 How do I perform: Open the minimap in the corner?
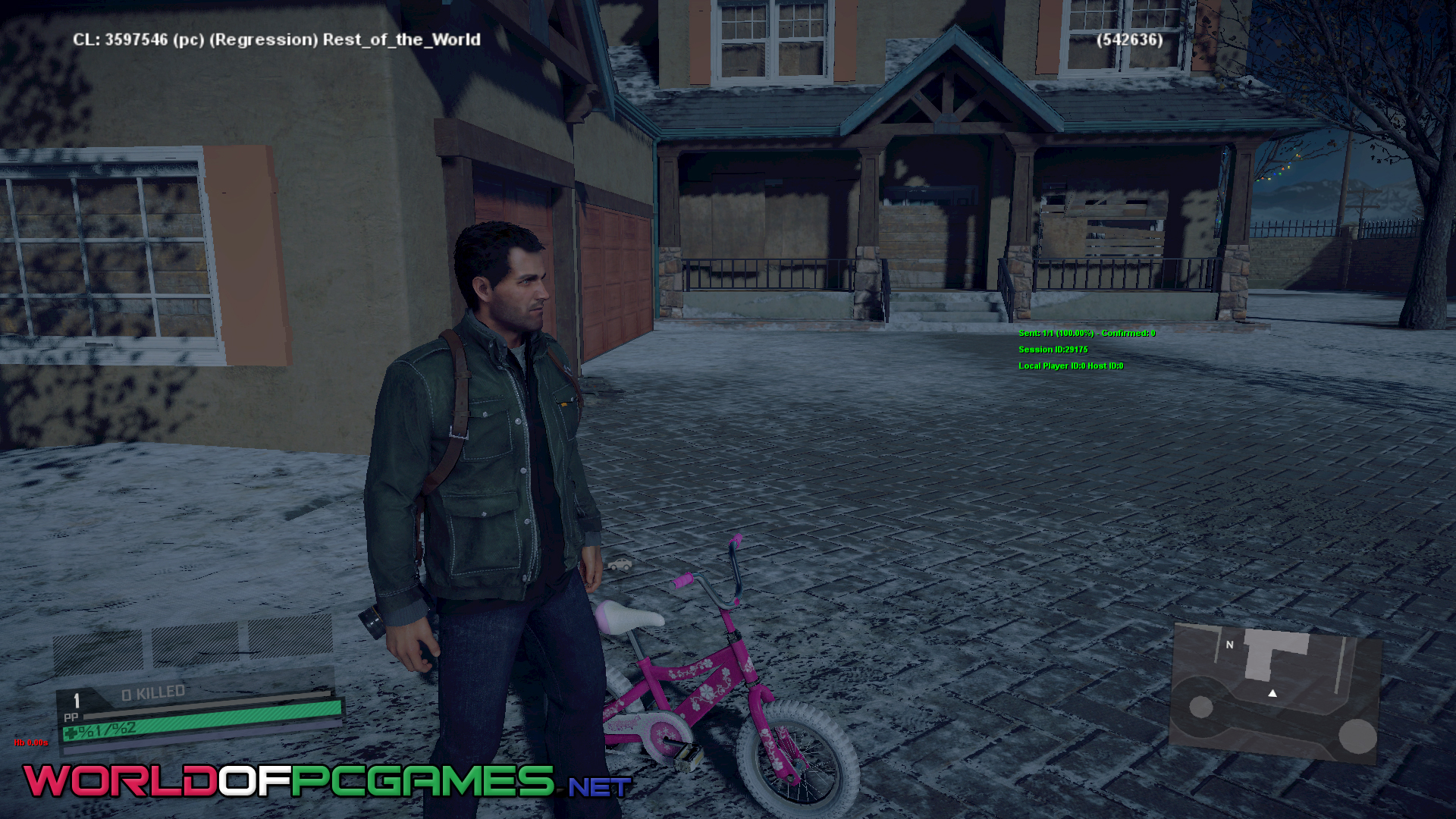(x=1276, y=692)
